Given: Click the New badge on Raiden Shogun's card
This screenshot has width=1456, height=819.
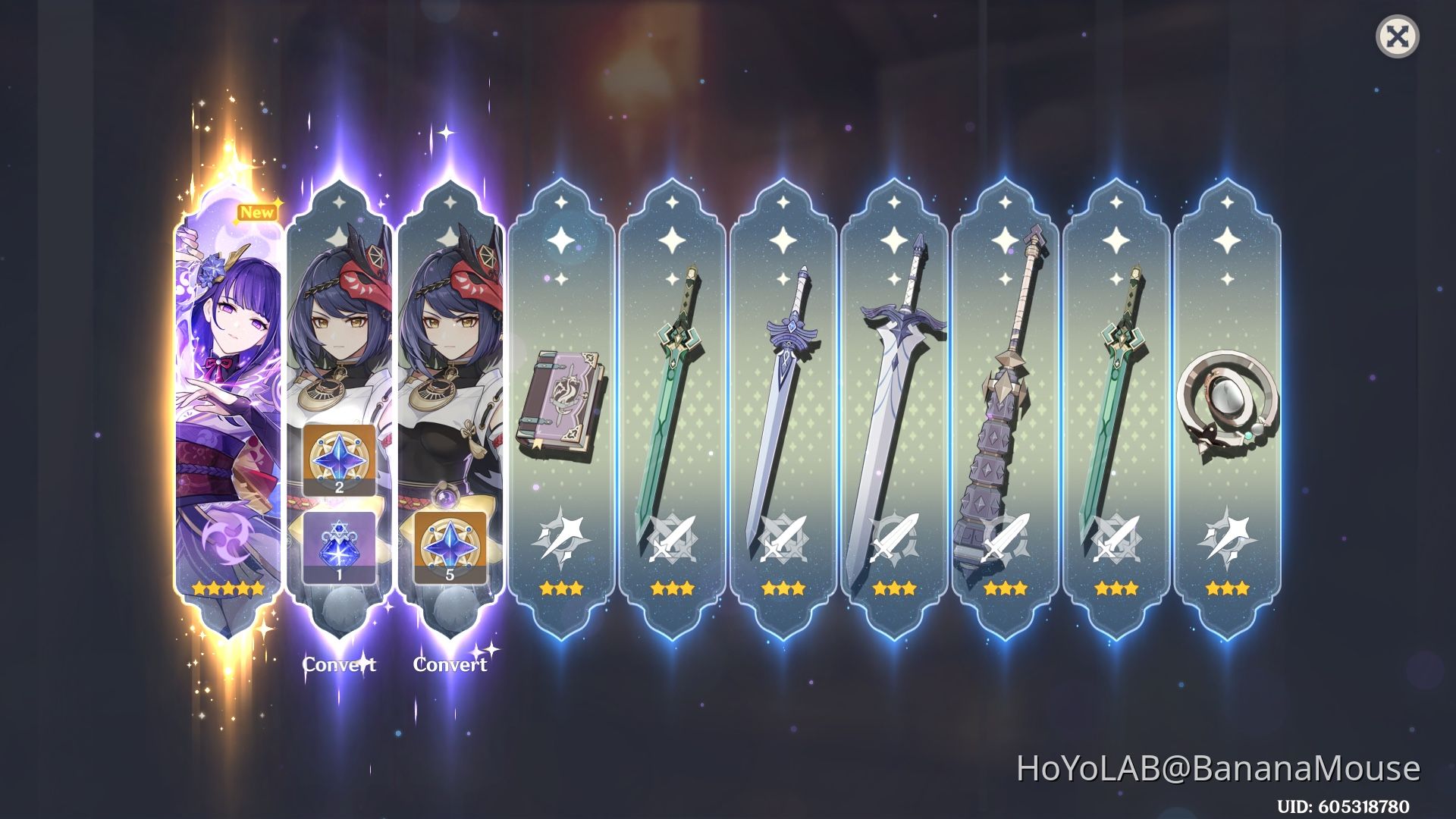Looking at the screenshot, I should pyautogui.click(x=257, y=212).
